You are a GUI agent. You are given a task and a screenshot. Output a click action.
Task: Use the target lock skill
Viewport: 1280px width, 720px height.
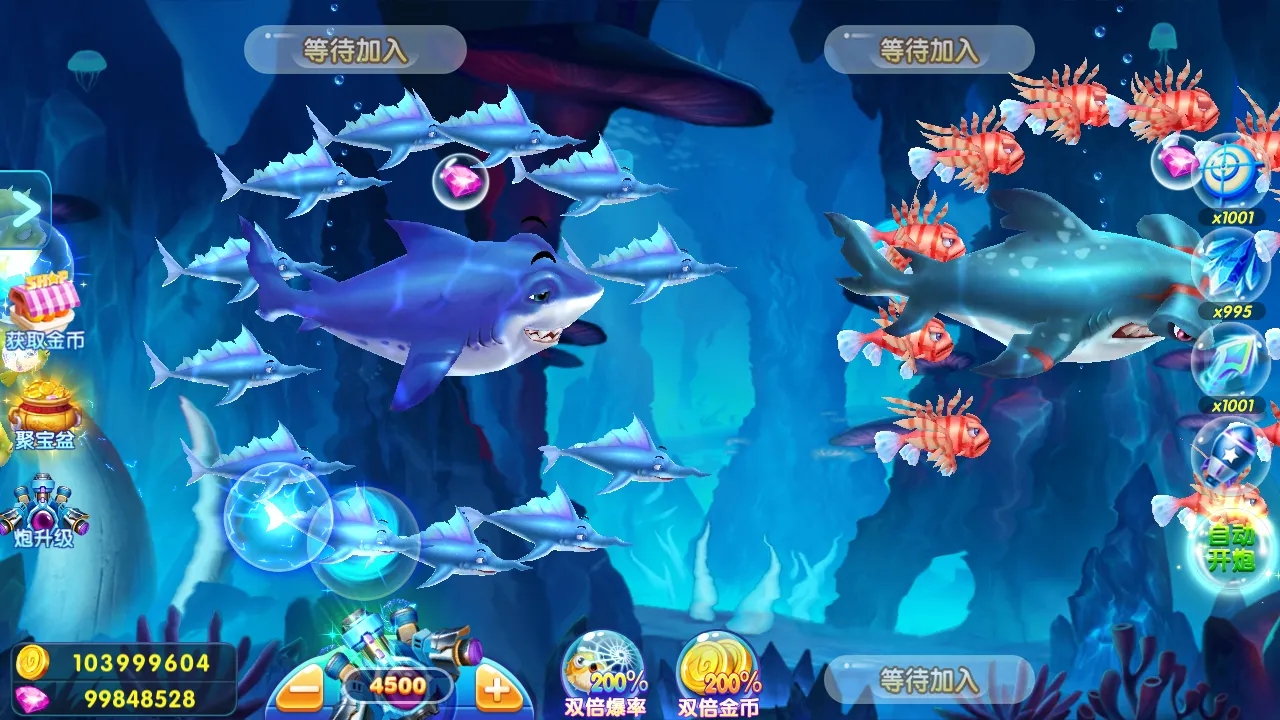(x=1228, y=172)
